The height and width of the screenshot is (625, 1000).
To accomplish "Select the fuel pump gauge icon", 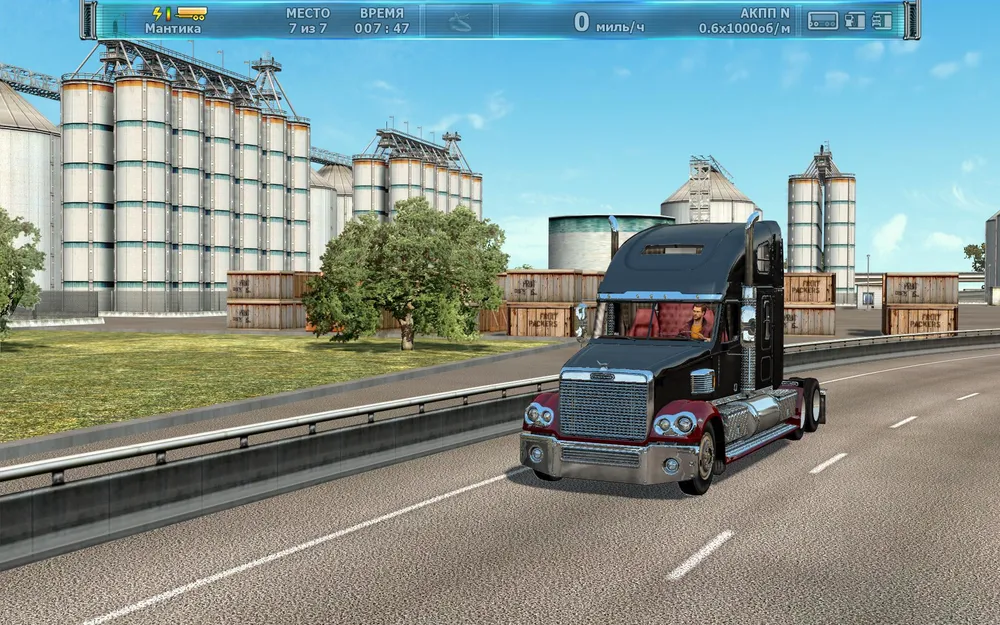I will point(855,20).
